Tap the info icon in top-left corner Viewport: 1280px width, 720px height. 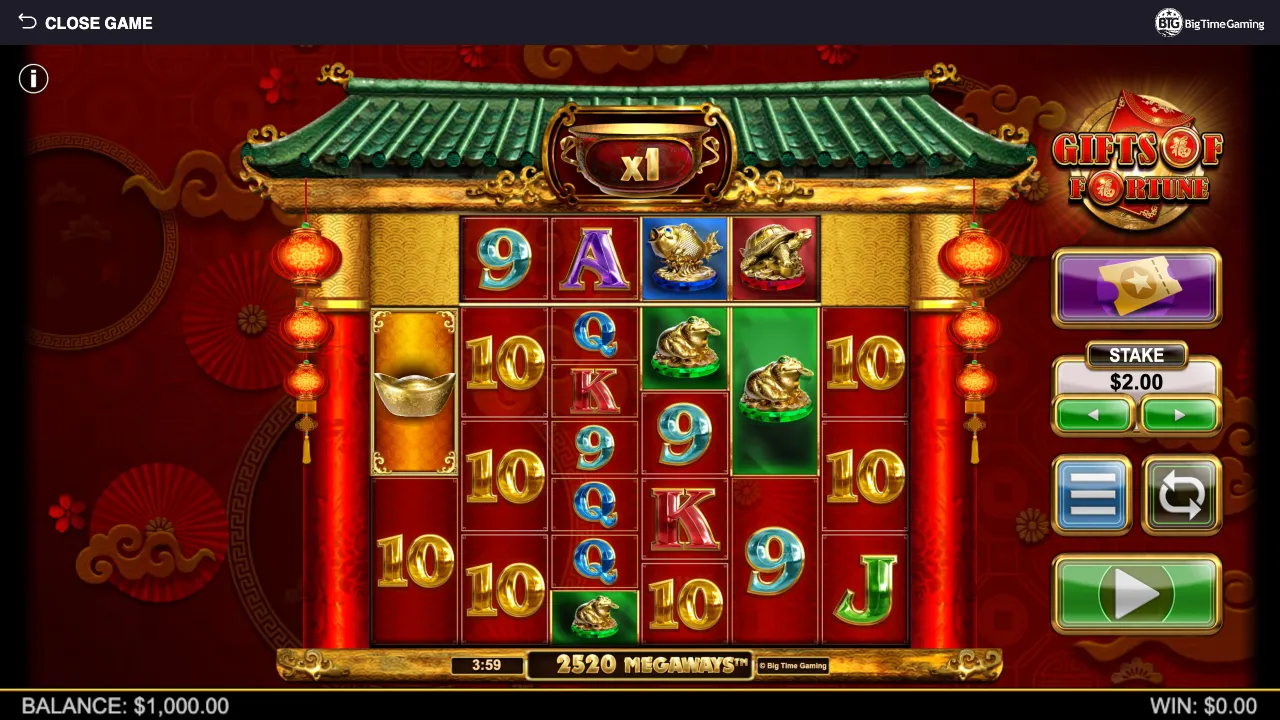tap(33, 78)
